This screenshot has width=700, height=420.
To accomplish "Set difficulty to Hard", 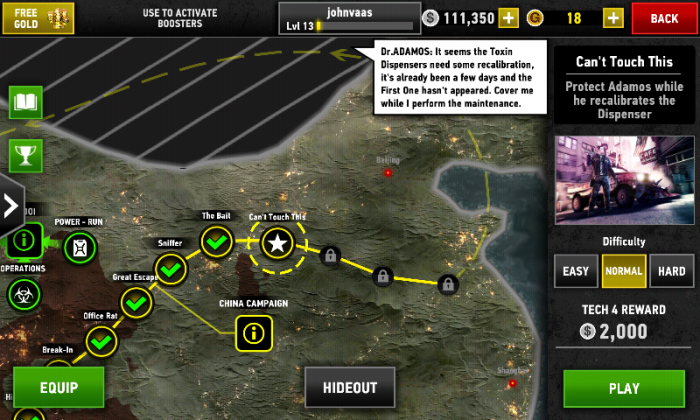I will tap(671, 271).
